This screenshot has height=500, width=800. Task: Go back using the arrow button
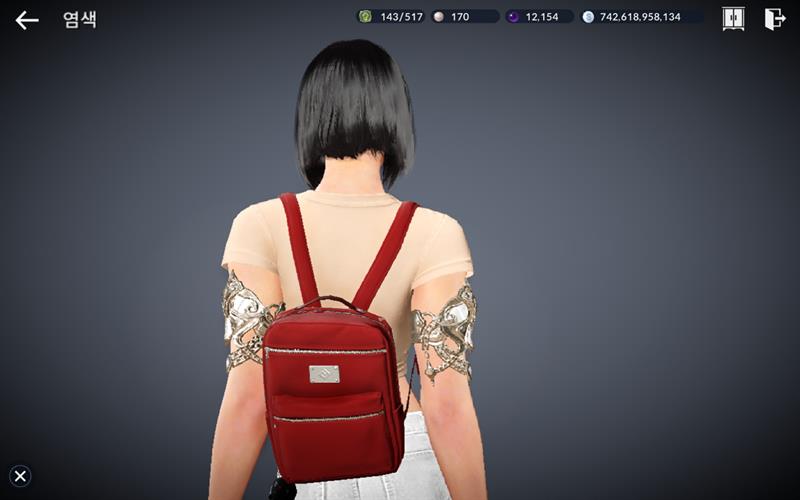click(27, 20)
